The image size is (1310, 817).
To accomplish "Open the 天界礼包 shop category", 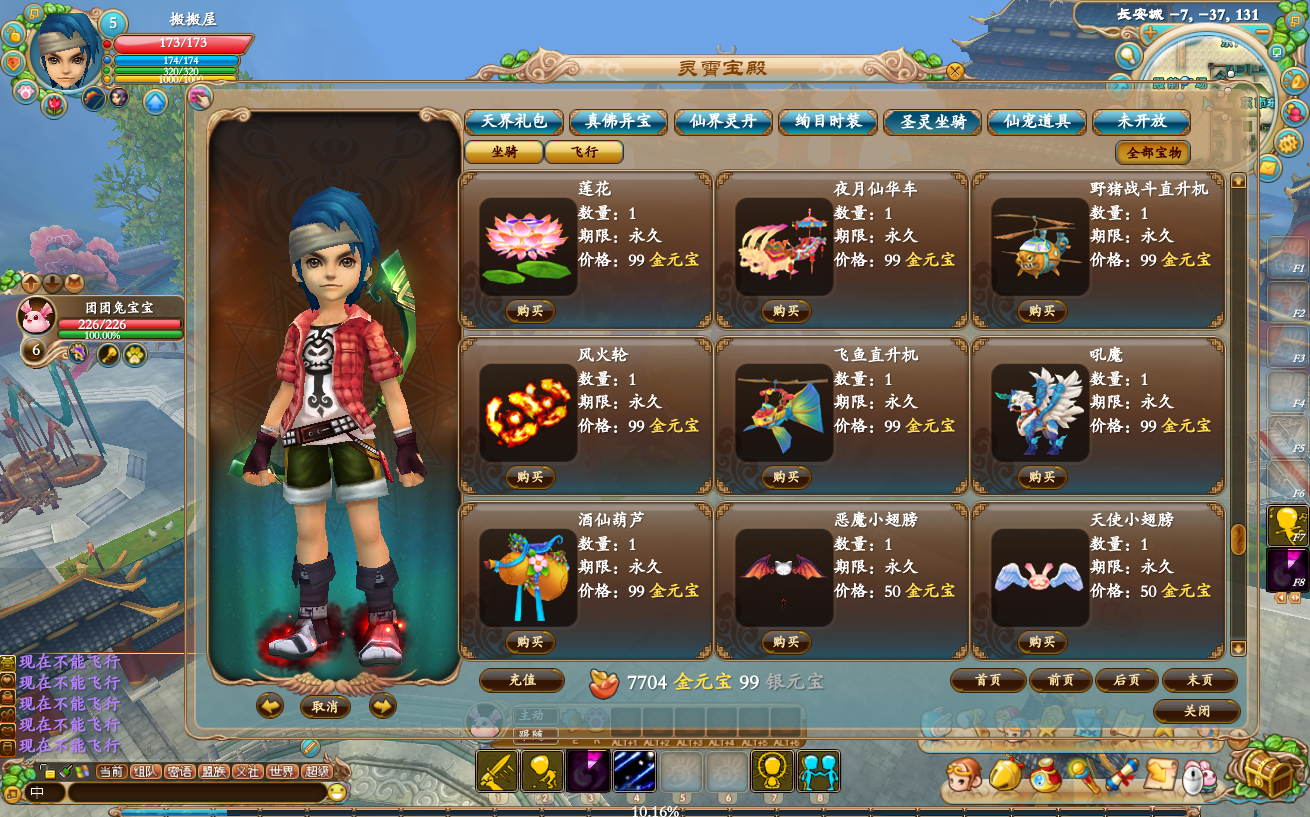I will click(514, 122).
